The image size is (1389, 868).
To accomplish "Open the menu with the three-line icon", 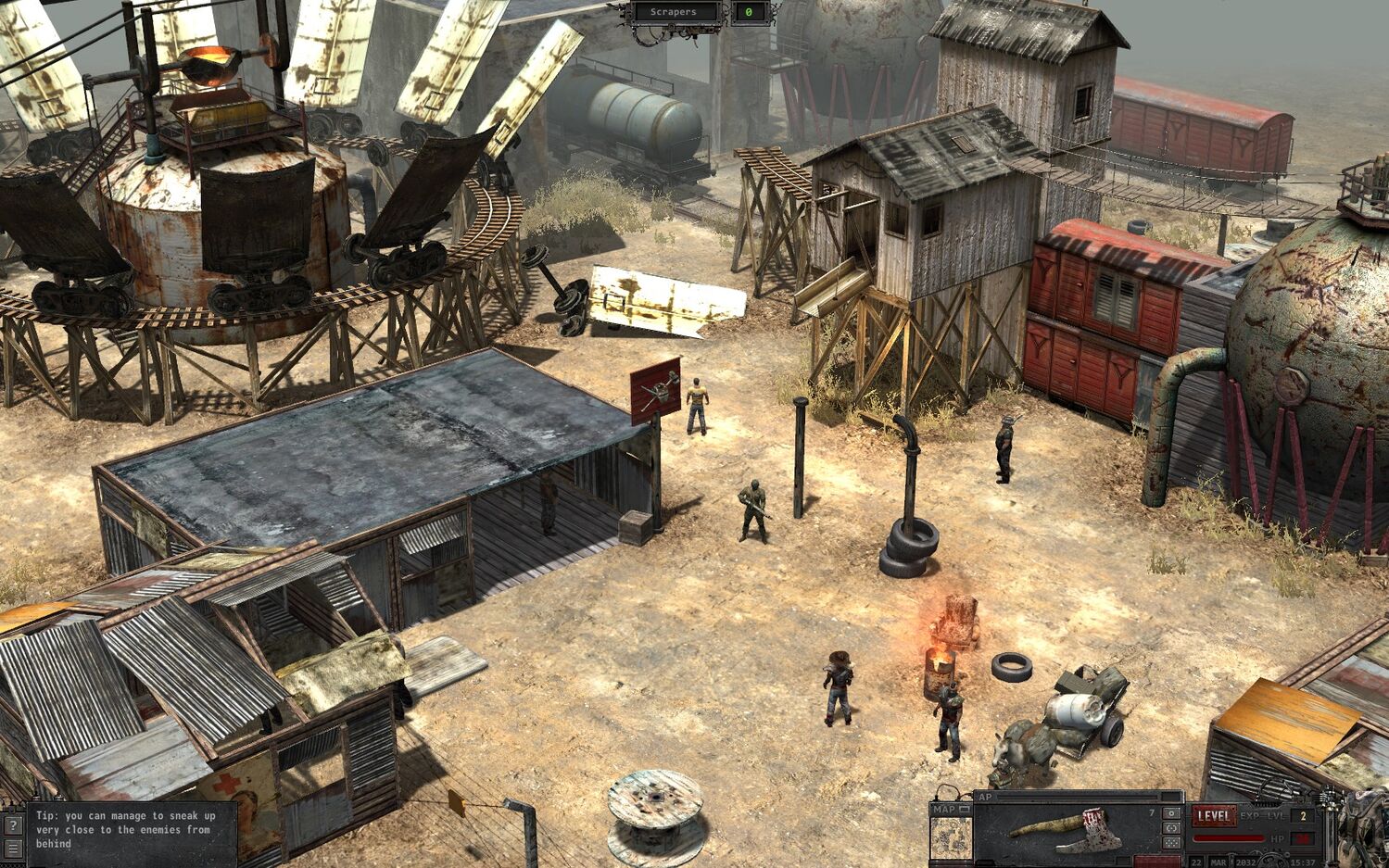I will pyautogui.click(x=13, y=848).
